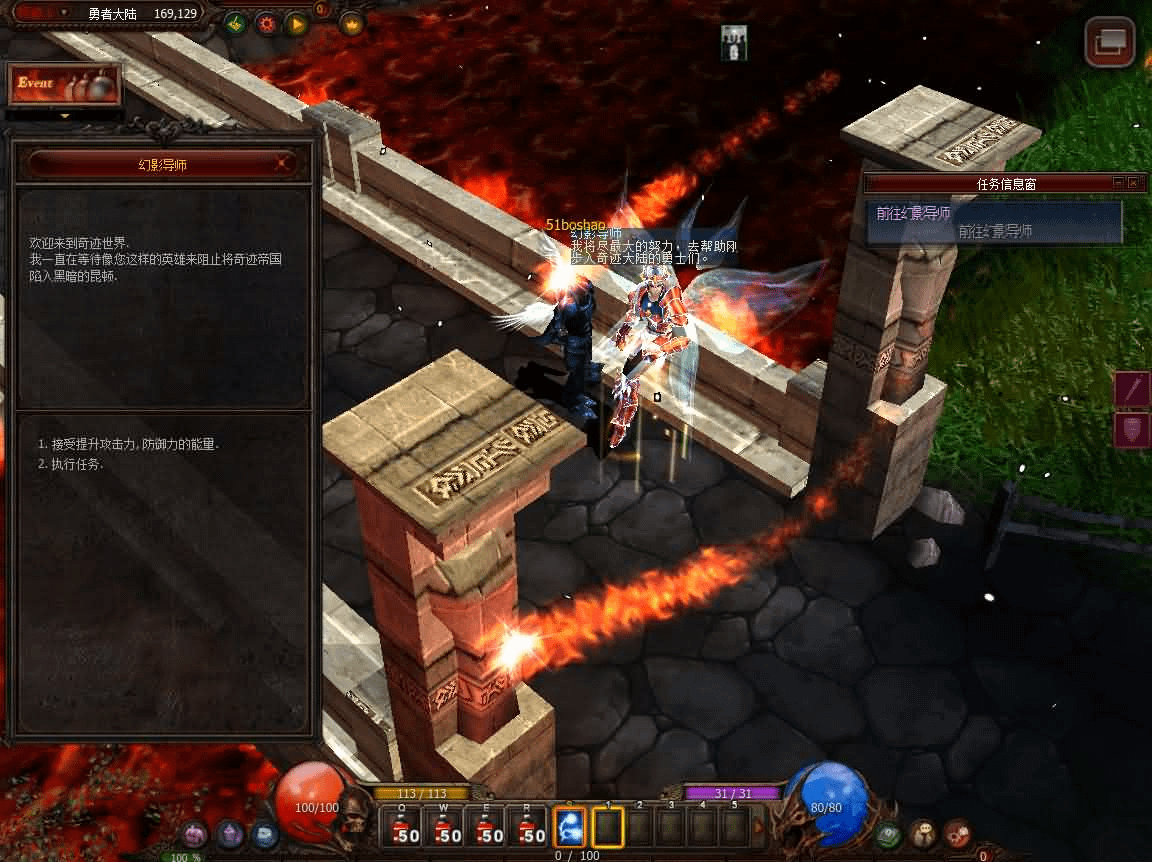Use the W slot potion
Image resolution: width=1152 pixels, height=862 pixels.
pyautogui.click(x=445, y=828)
